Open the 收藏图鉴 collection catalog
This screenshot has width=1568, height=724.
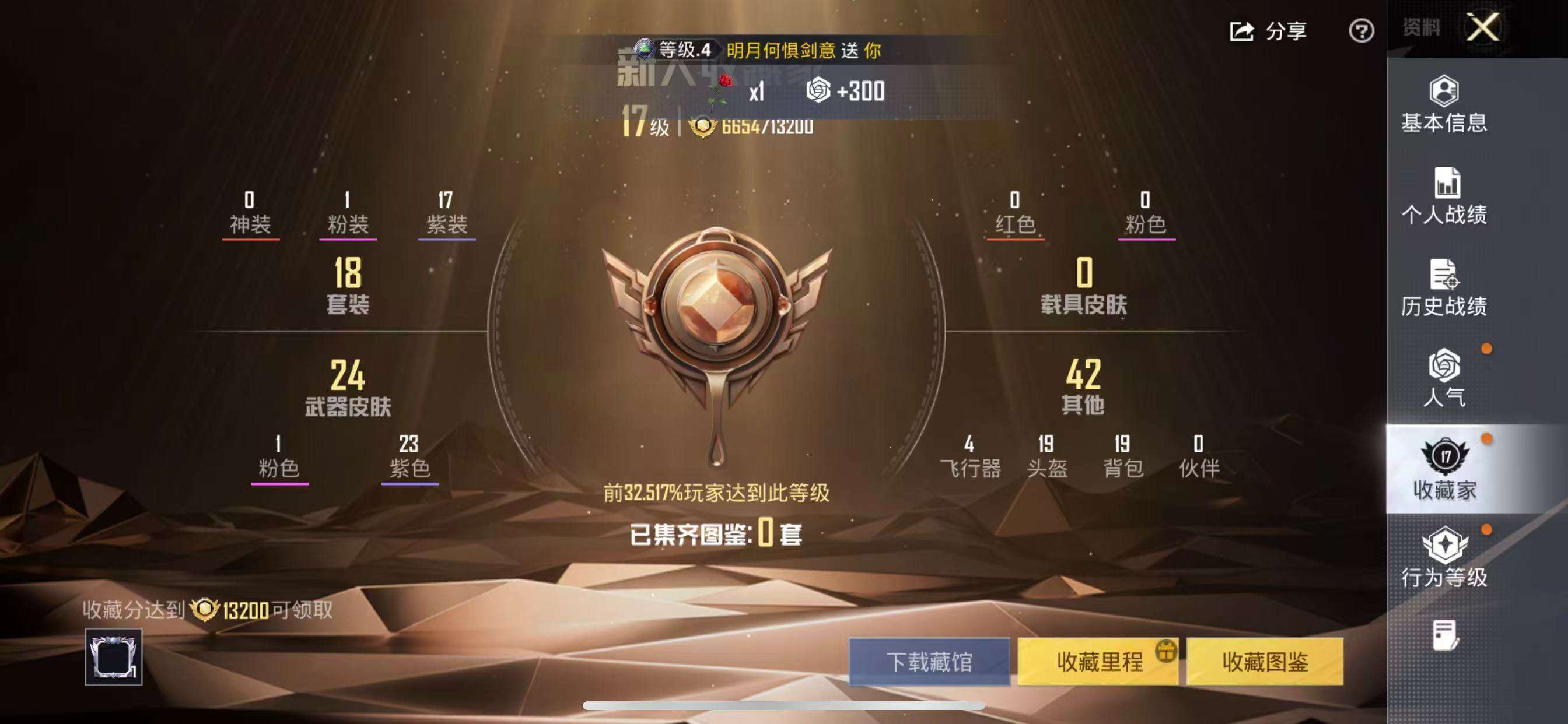tap(1265, 661)
